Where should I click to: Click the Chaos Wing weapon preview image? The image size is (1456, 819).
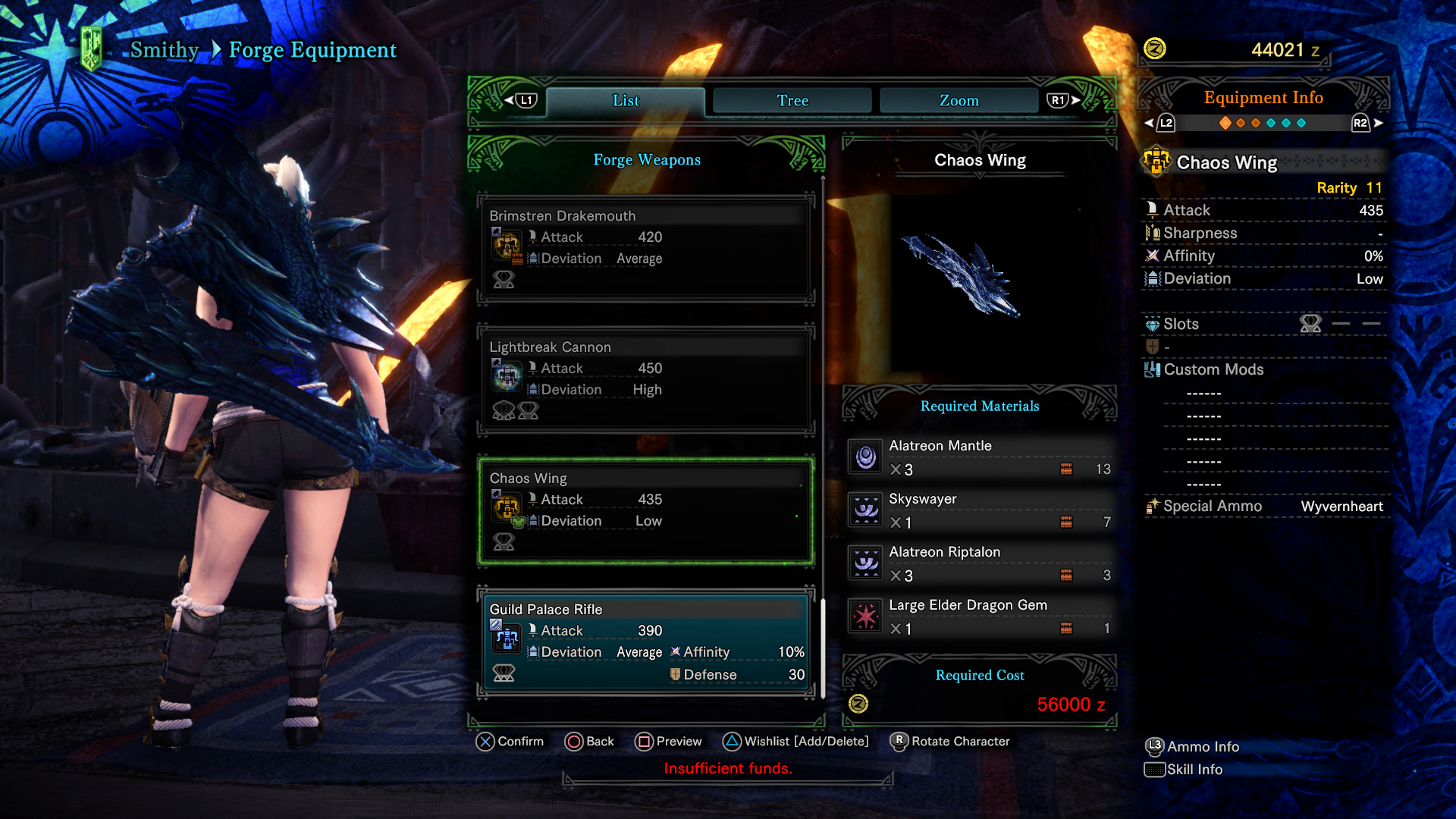[962, 275]
